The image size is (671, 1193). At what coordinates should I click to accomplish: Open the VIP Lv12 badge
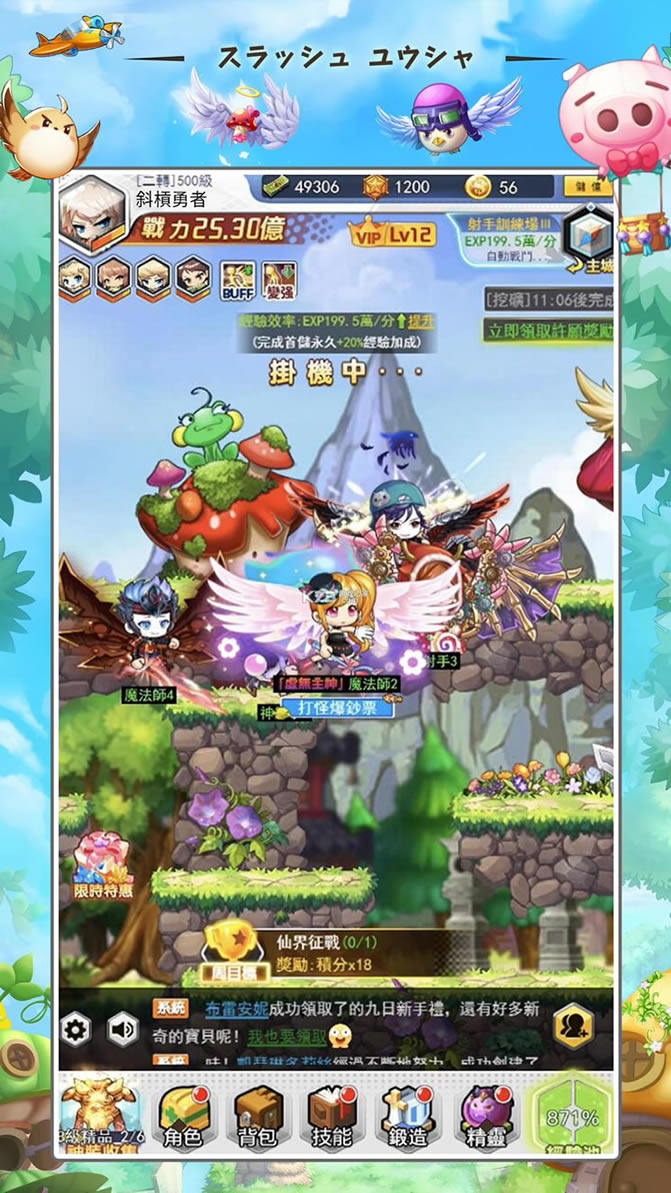[x=391, y=235]
